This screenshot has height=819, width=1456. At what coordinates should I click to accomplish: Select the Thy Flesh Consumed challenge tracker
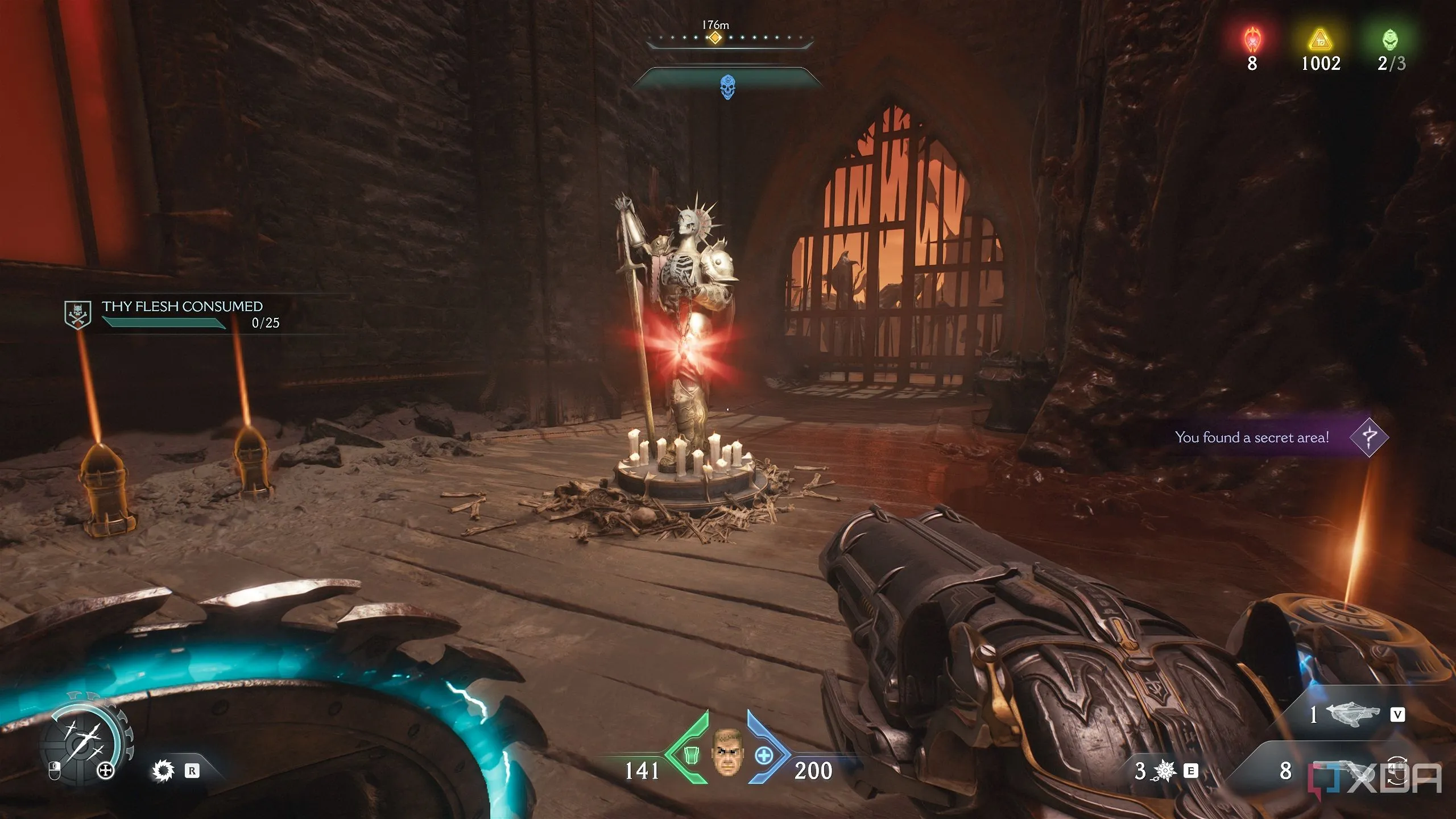point(182,314)
